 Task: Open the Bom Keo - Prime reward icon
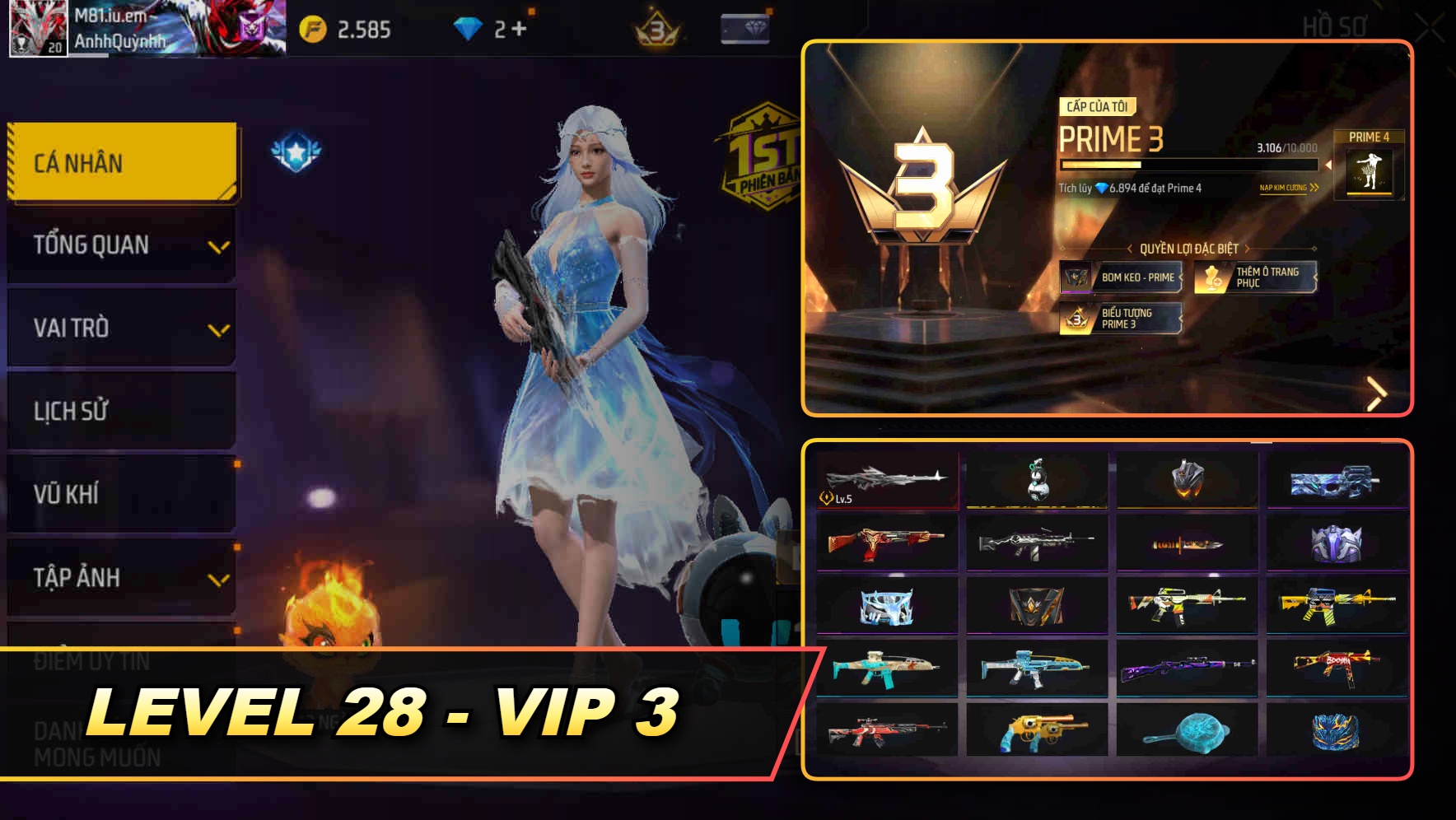1075,278
